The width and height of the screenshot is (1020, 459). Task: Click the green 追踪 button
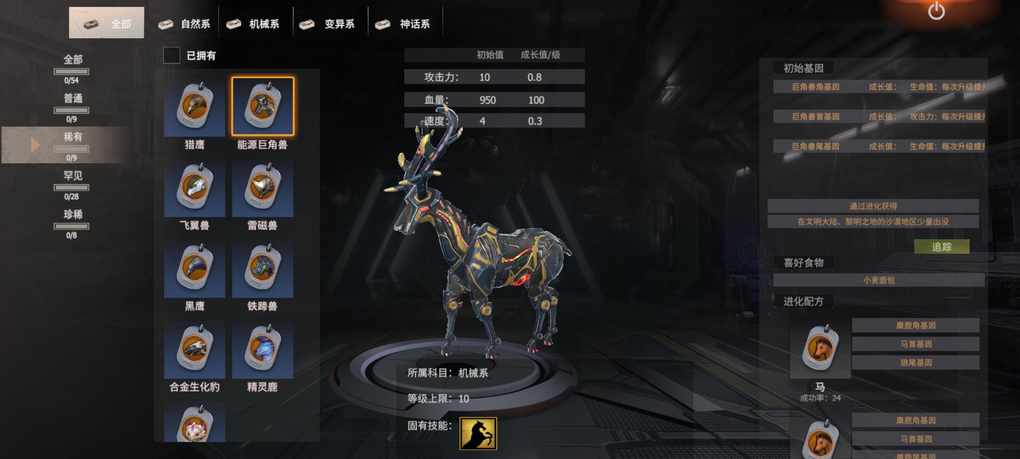[941, 246]
